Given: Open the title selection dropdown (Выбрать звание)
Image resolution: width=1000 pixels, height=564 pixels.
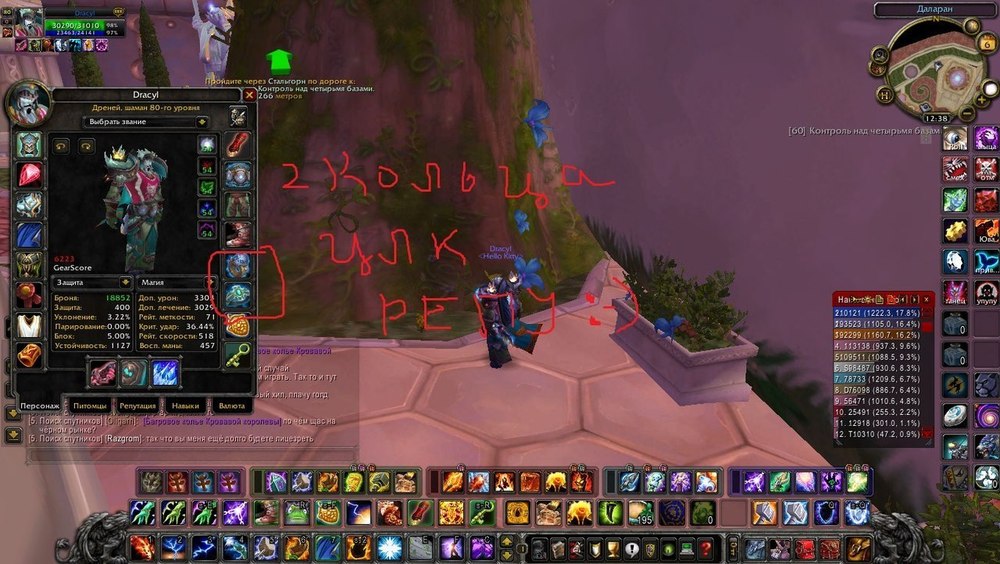Looking at the screenshot, I should [x=146, y=122].
